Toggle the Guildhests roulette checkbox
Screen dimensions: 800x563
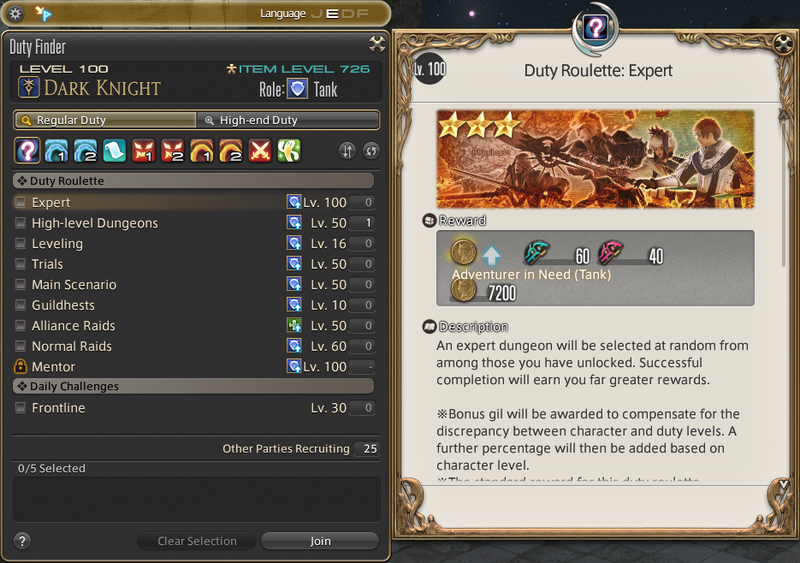(x=20, y=305)
